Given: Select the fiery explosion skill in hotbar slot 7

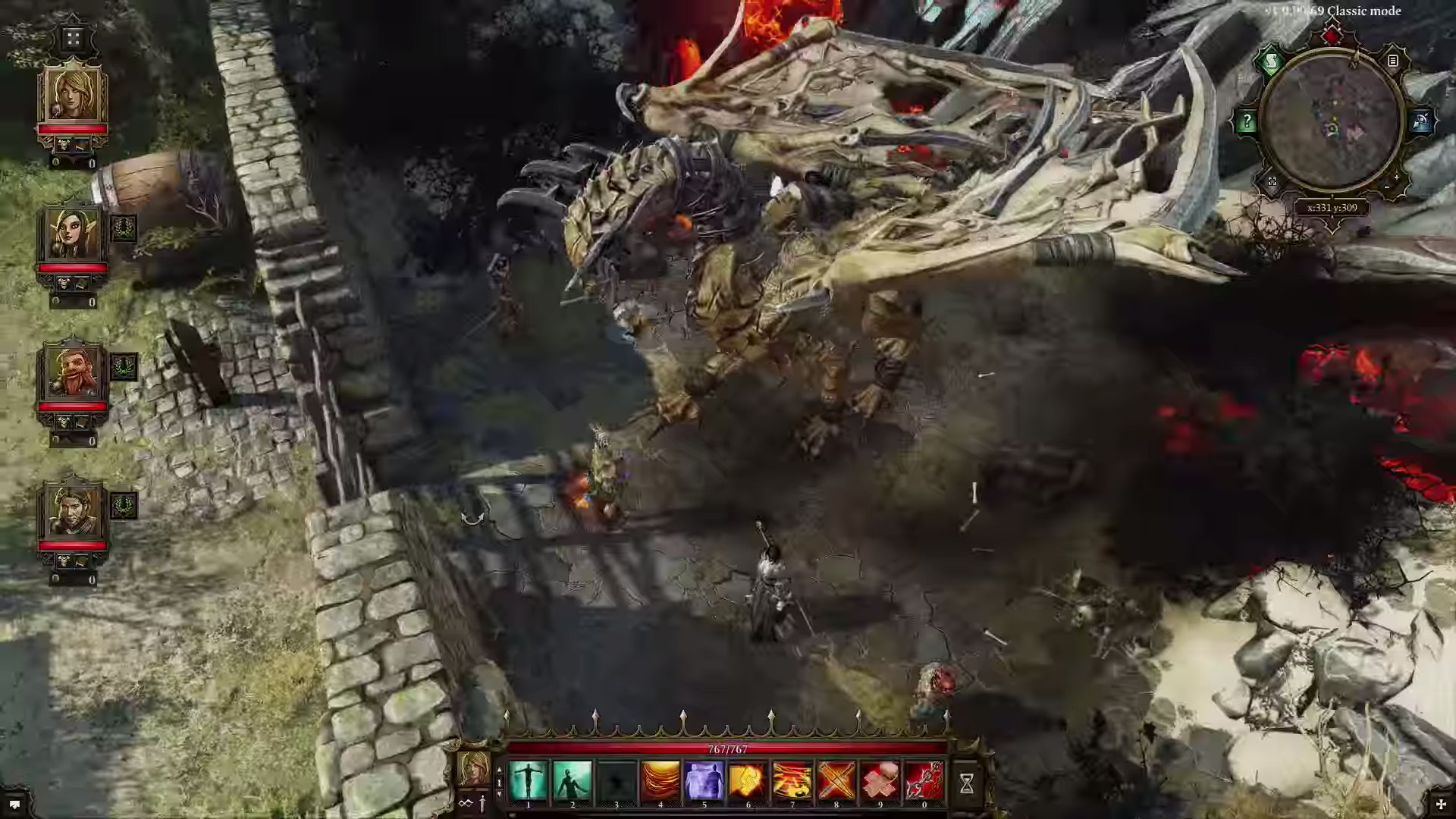Looking at the screenshot, I should (x=792, y=780).
